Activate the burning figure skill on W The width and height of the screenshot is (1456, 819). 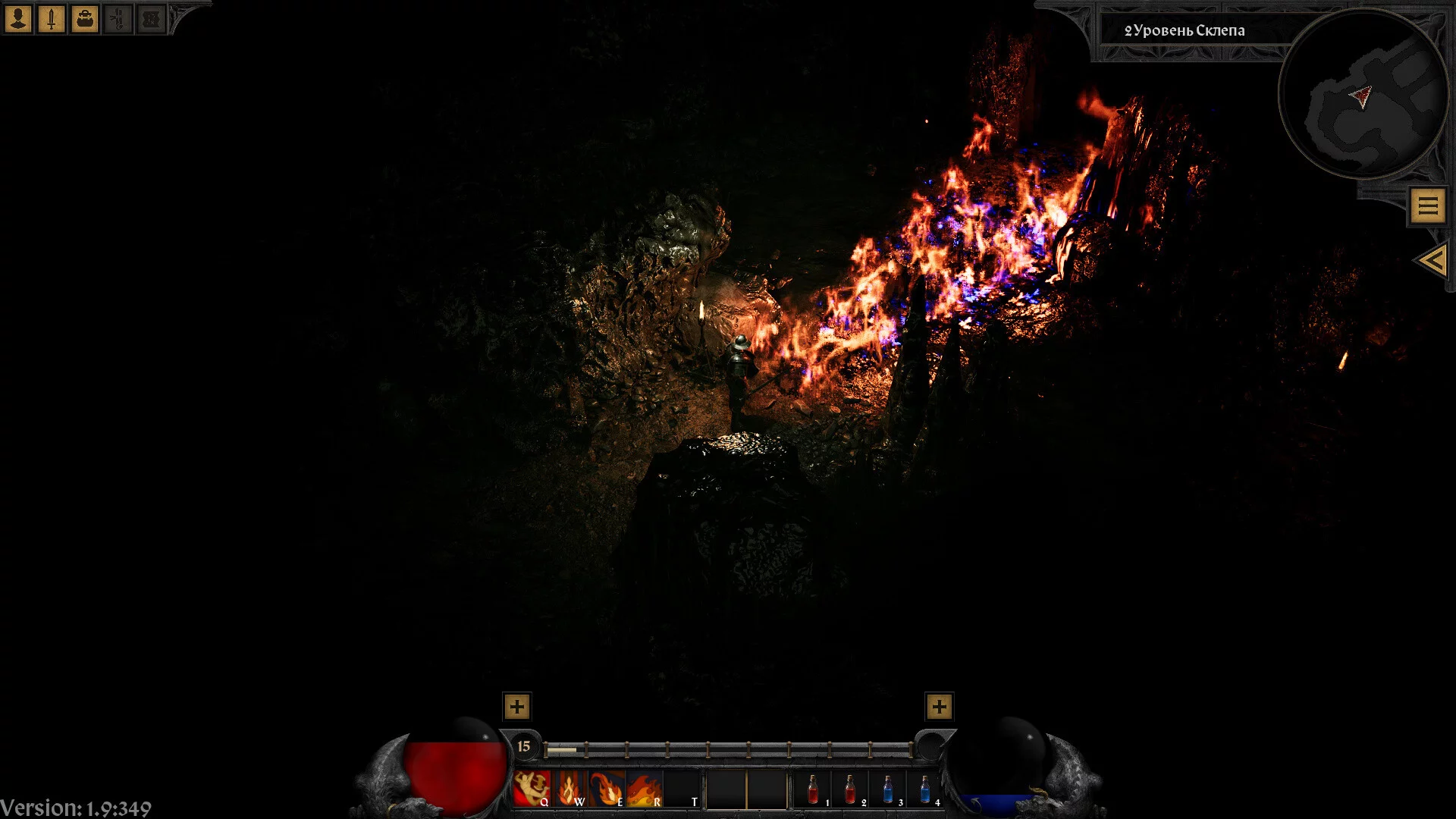570,789
